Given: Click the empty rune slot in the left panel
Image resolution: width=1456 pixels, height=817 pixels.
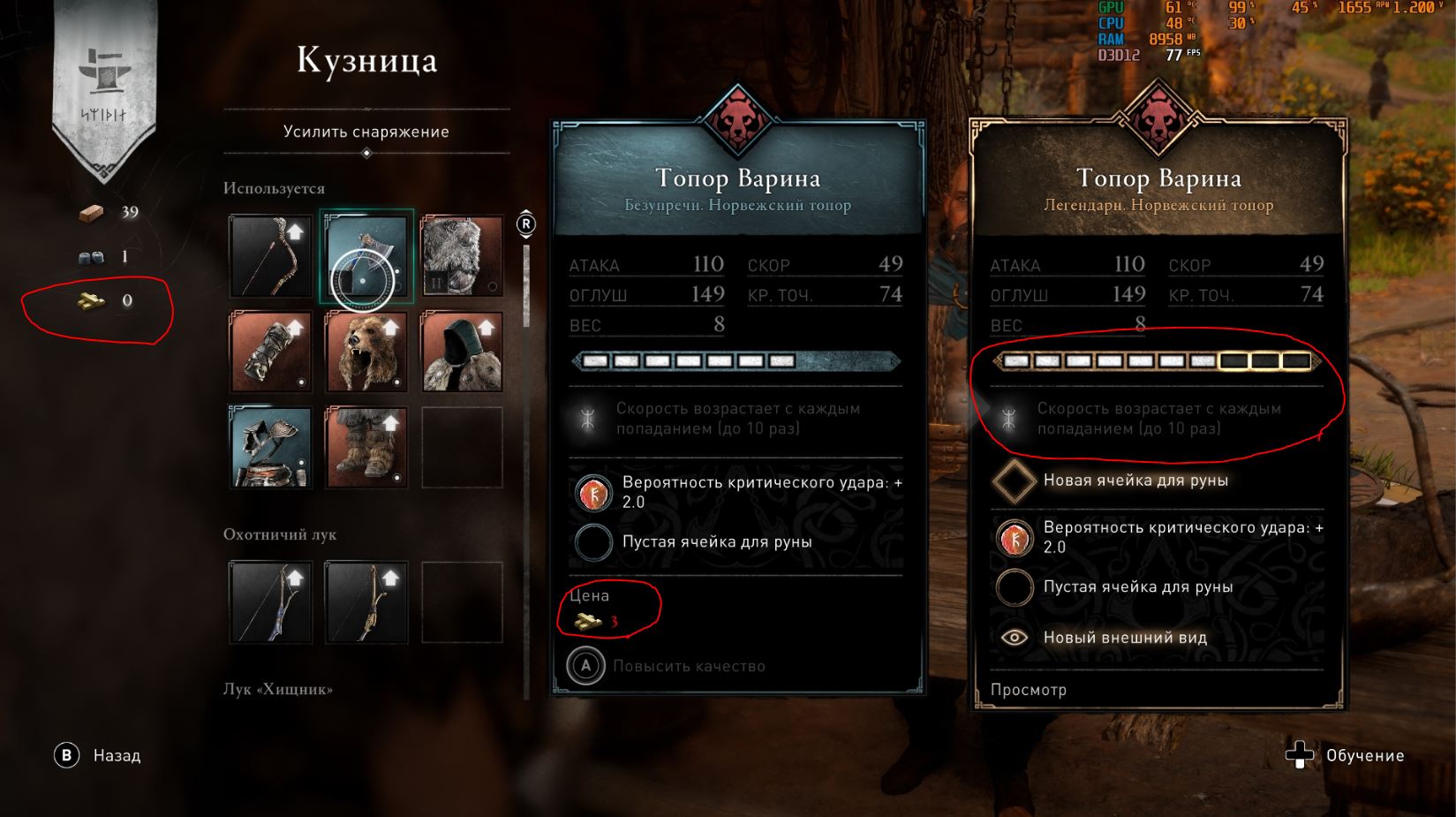Looking at the screenshot, I should click(x=593, y=541).
